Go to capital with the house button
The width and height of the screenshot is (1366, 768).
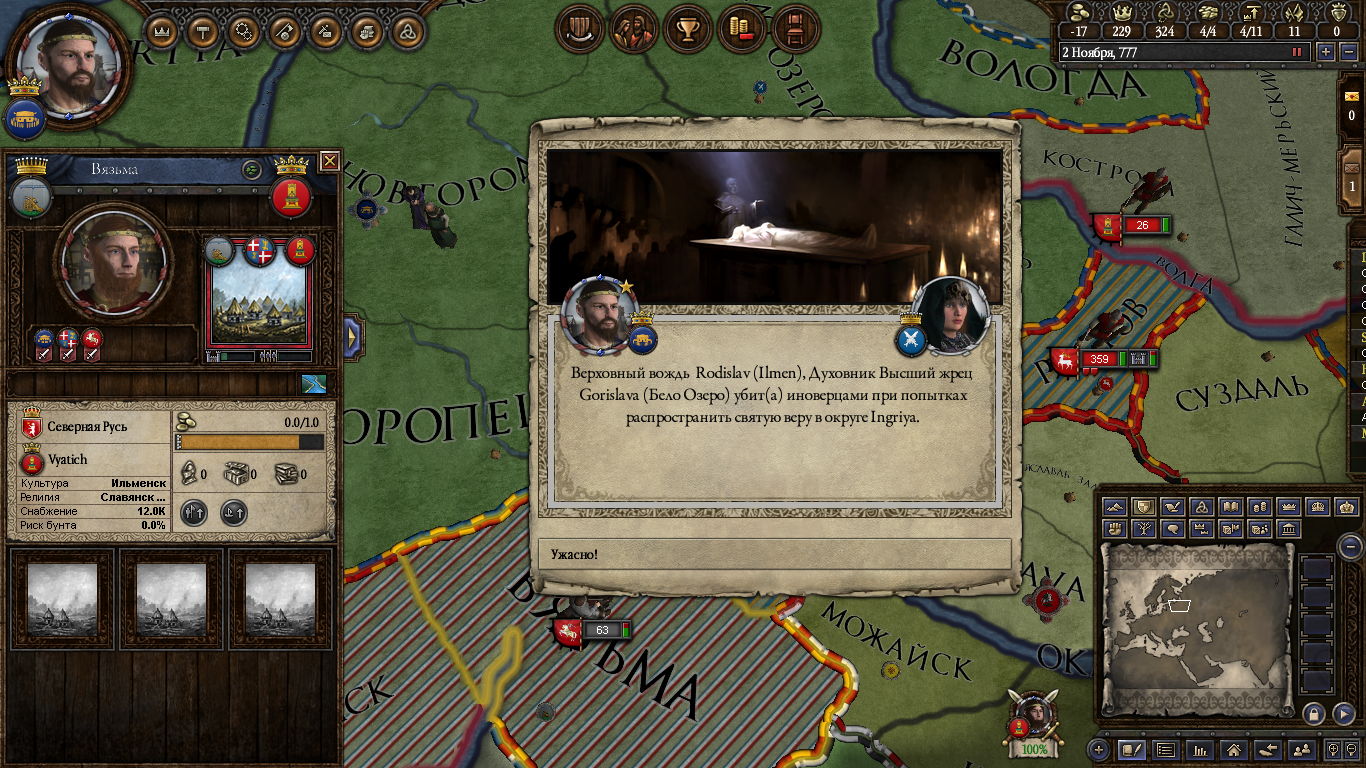pos(1234,749)
